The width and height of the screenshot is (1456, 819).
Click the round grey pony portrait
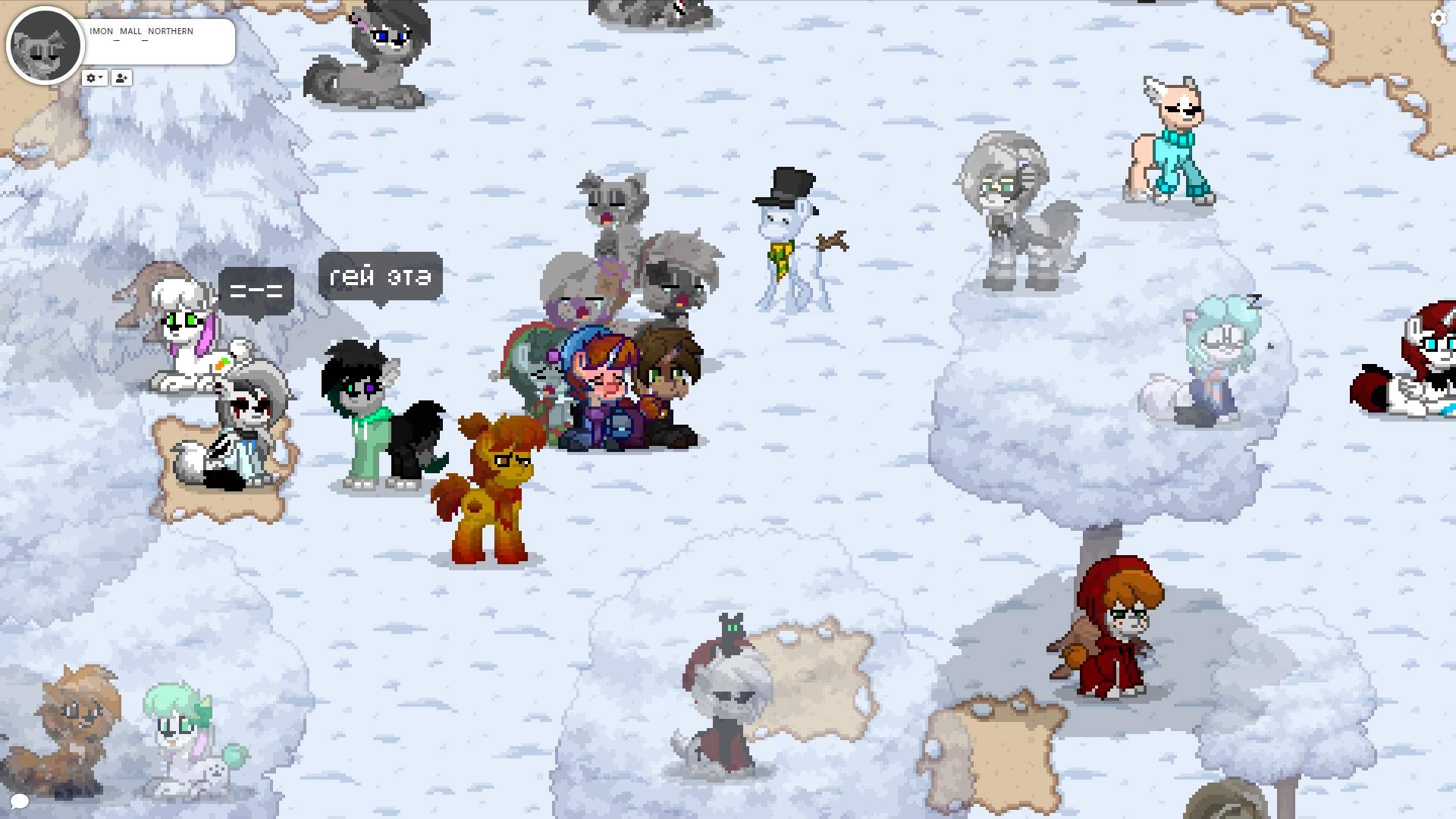click(x=44, y=45)
